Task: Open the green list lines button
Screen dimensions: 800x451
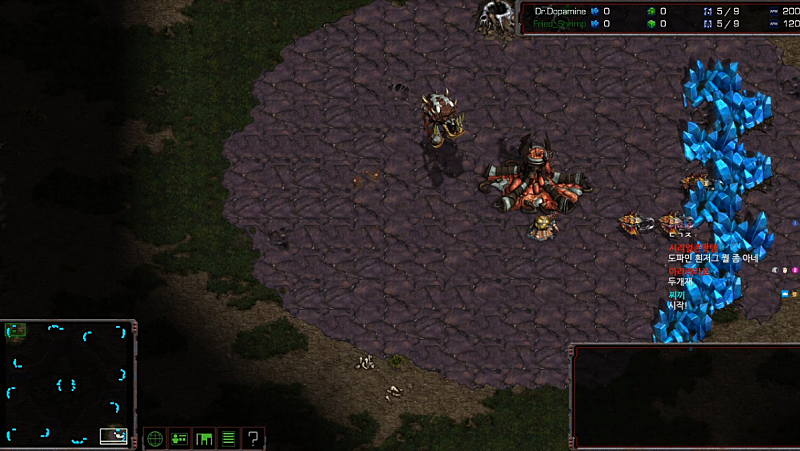Action: point(228,438)
